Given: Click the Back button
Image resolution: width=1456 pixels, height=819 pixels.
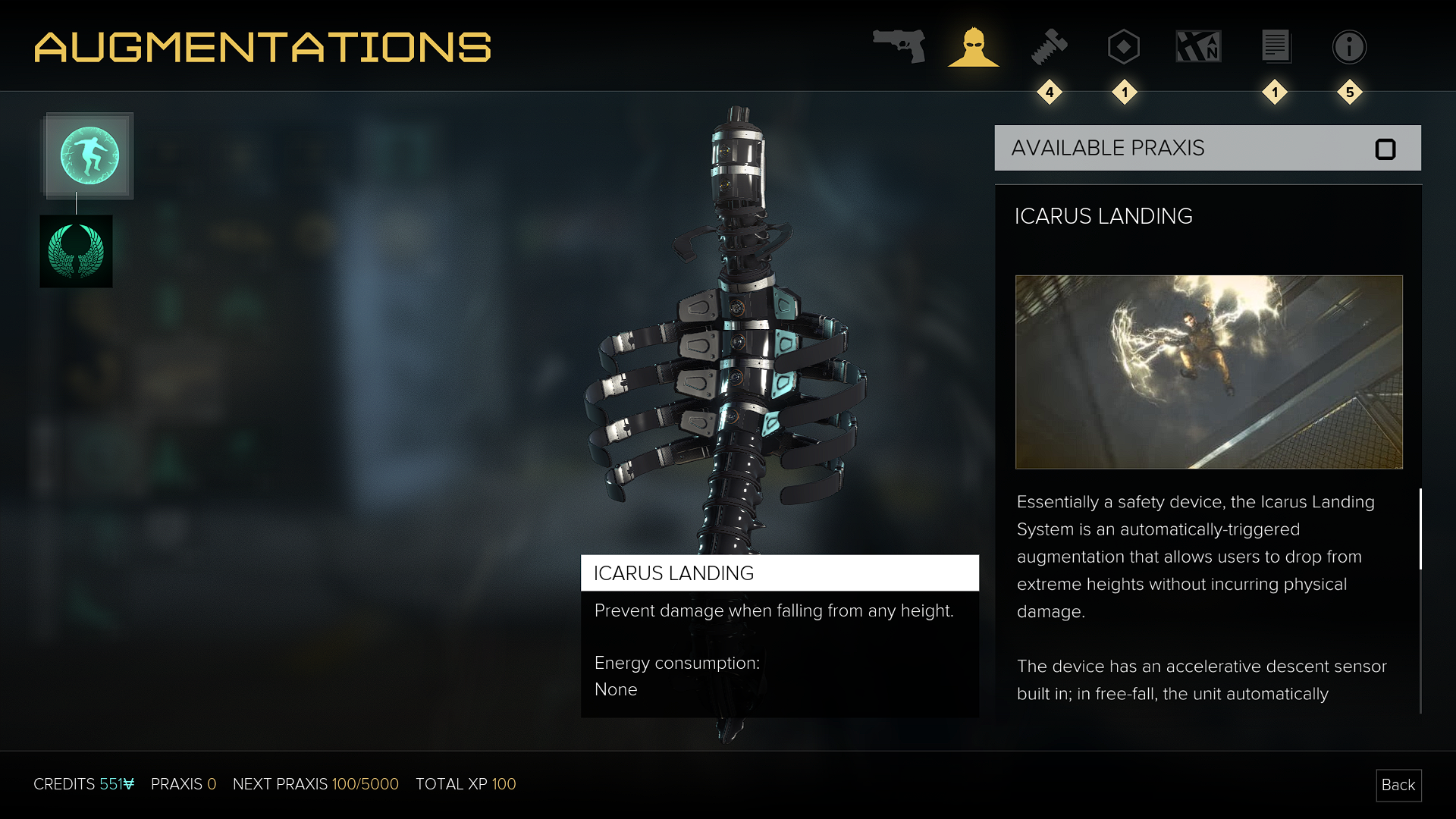Looking at the screenshot, I should [x=1398, y=785].
